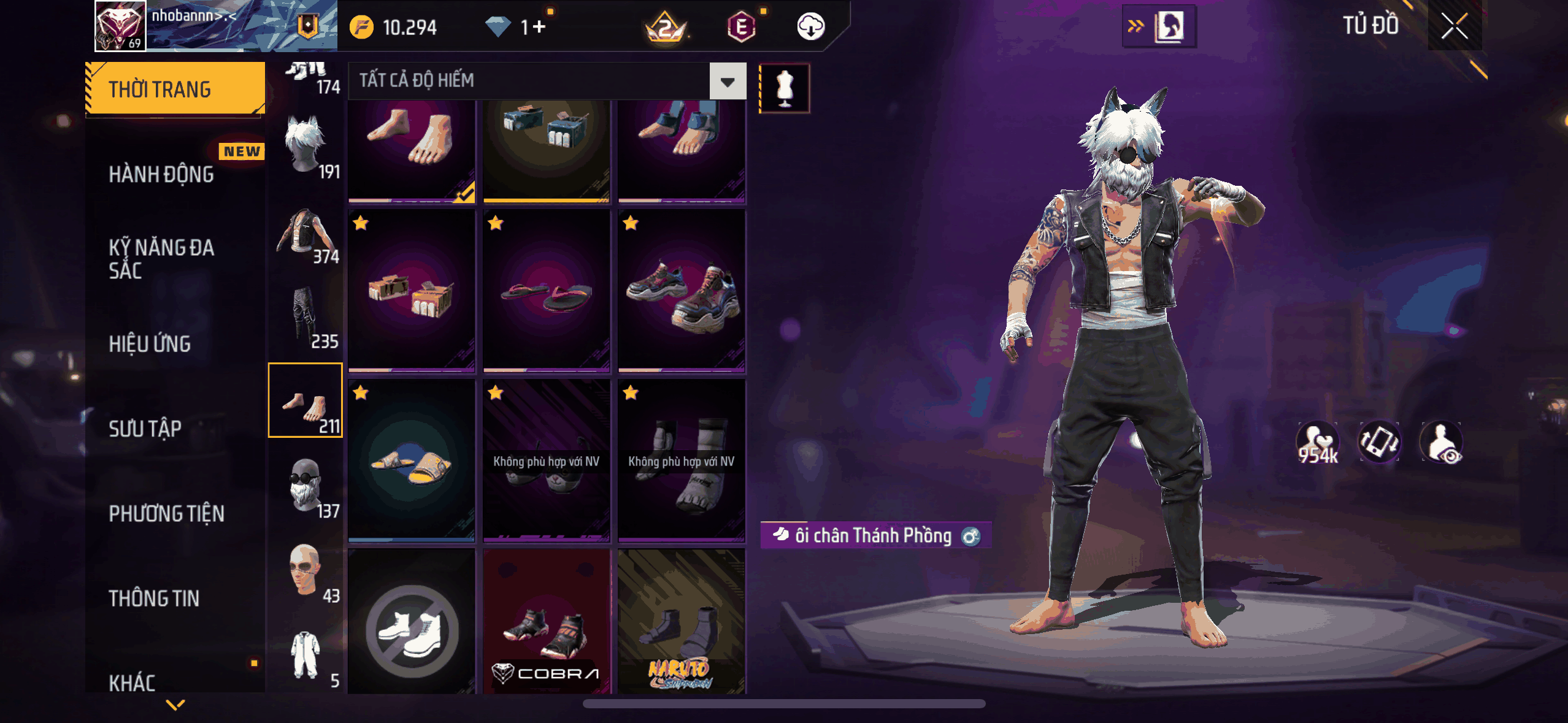Equip the pink flip-flops item
Image resolution: width=1568 pixels, height=723 pixels.
click(x=546, y=291)
